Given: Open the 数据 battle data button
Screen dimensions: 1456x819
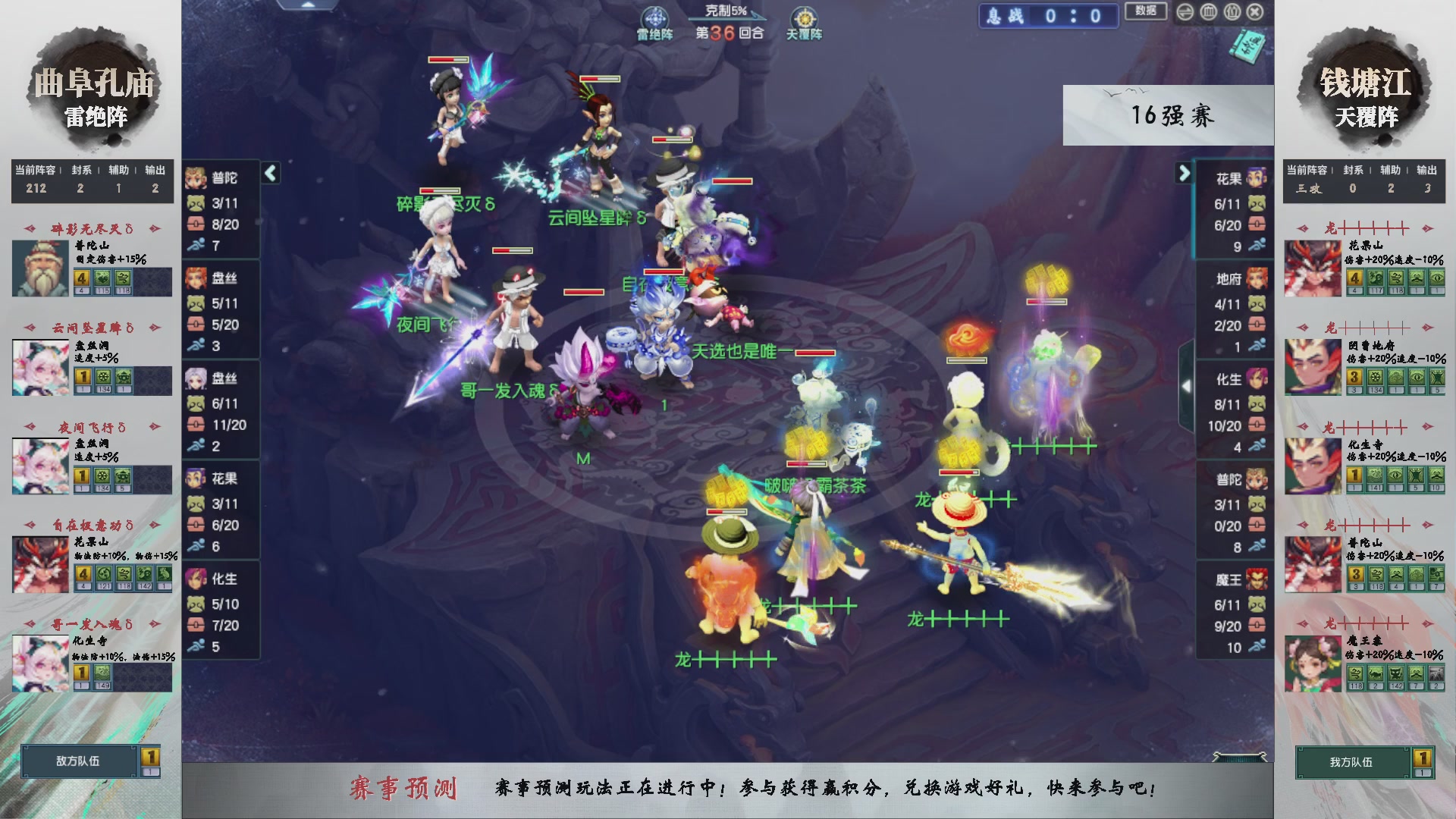Looking at the screenshot, I should 1146,12.
